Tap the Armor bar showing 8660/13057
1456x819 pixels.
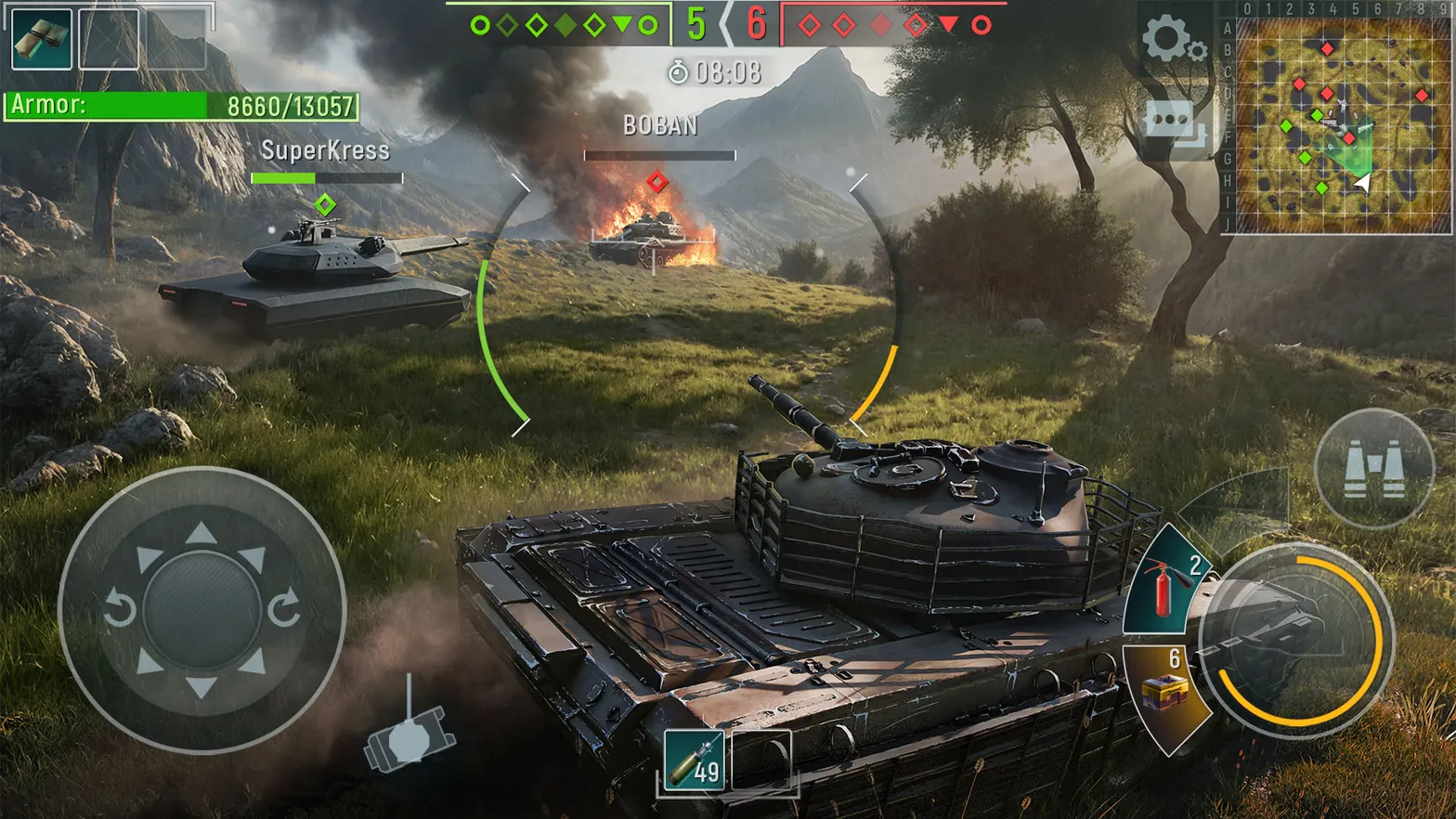pos(181,103)
